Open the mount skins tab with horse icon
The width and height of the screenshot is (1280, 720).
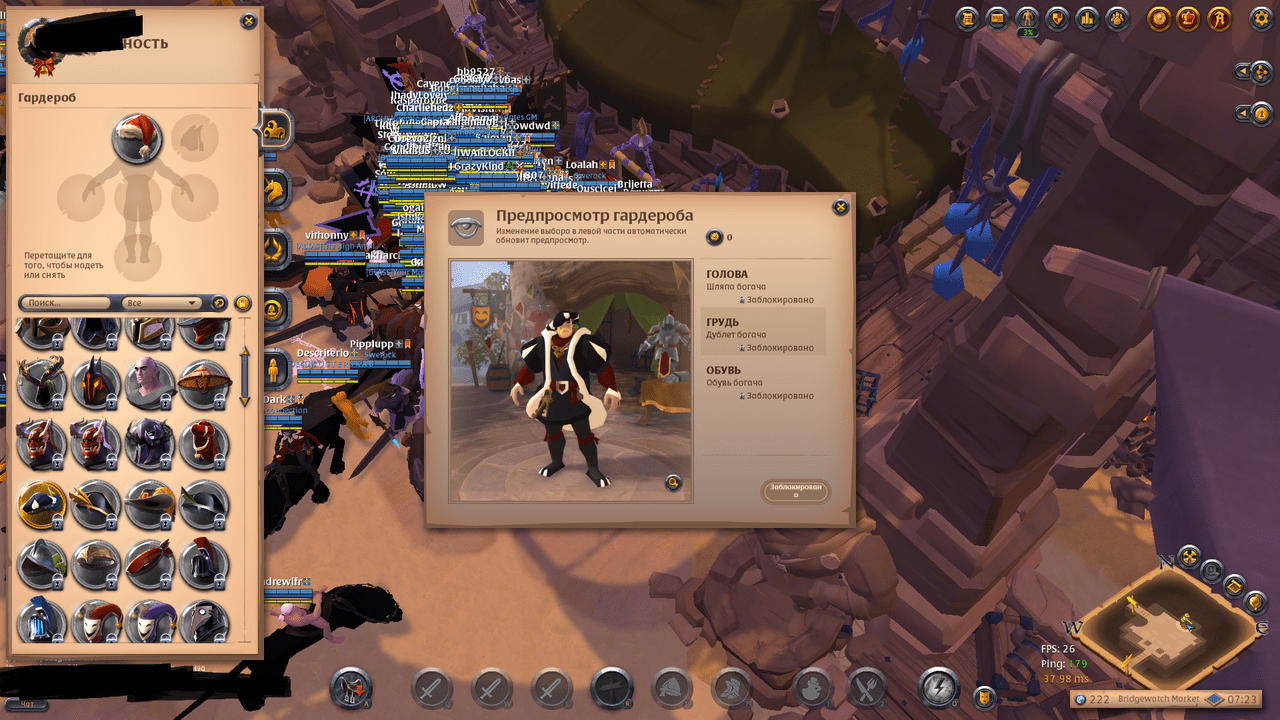pos(273,187)
